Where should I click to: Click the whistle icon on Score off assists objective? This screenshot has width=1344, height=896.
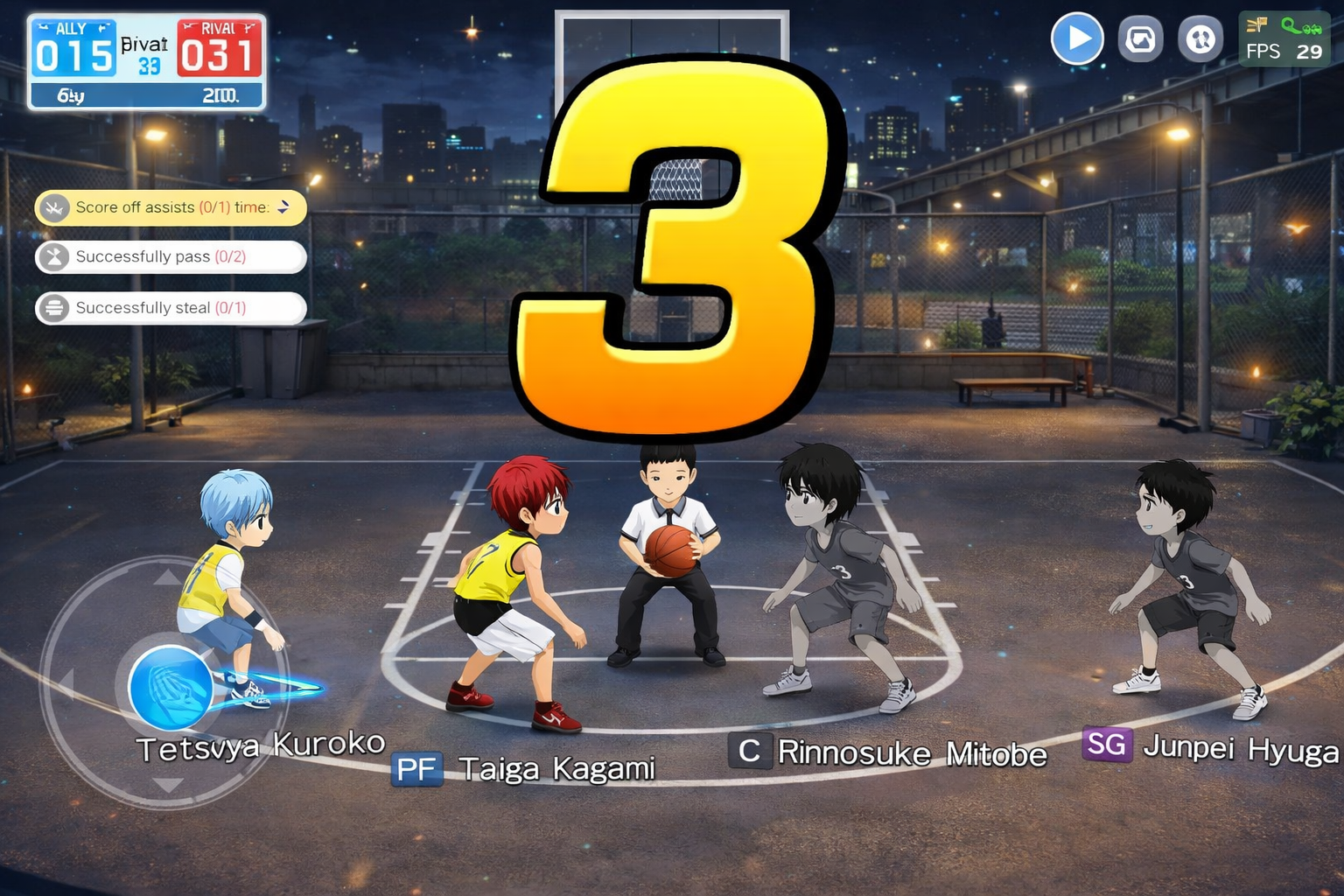tap(54, 207)
